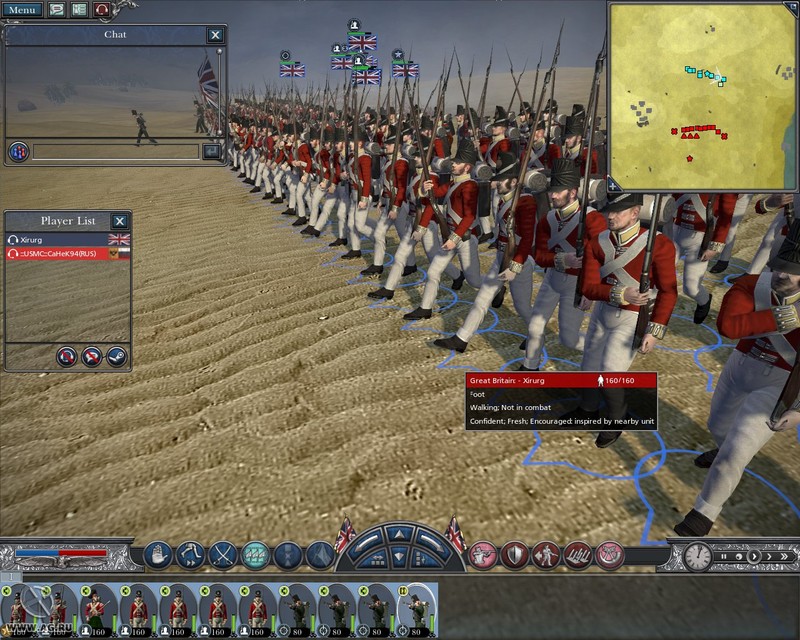Click the red shield ability button

514,555
